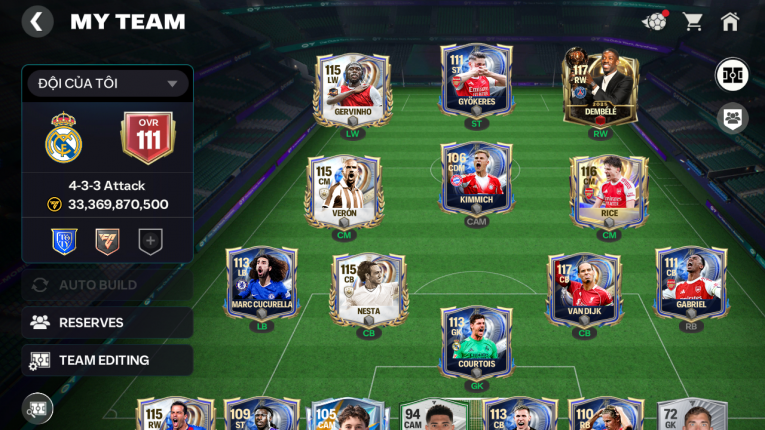Go back using the top-left arrow
Image resolution: width=765 pixels, height=430 pixels.
37,21
